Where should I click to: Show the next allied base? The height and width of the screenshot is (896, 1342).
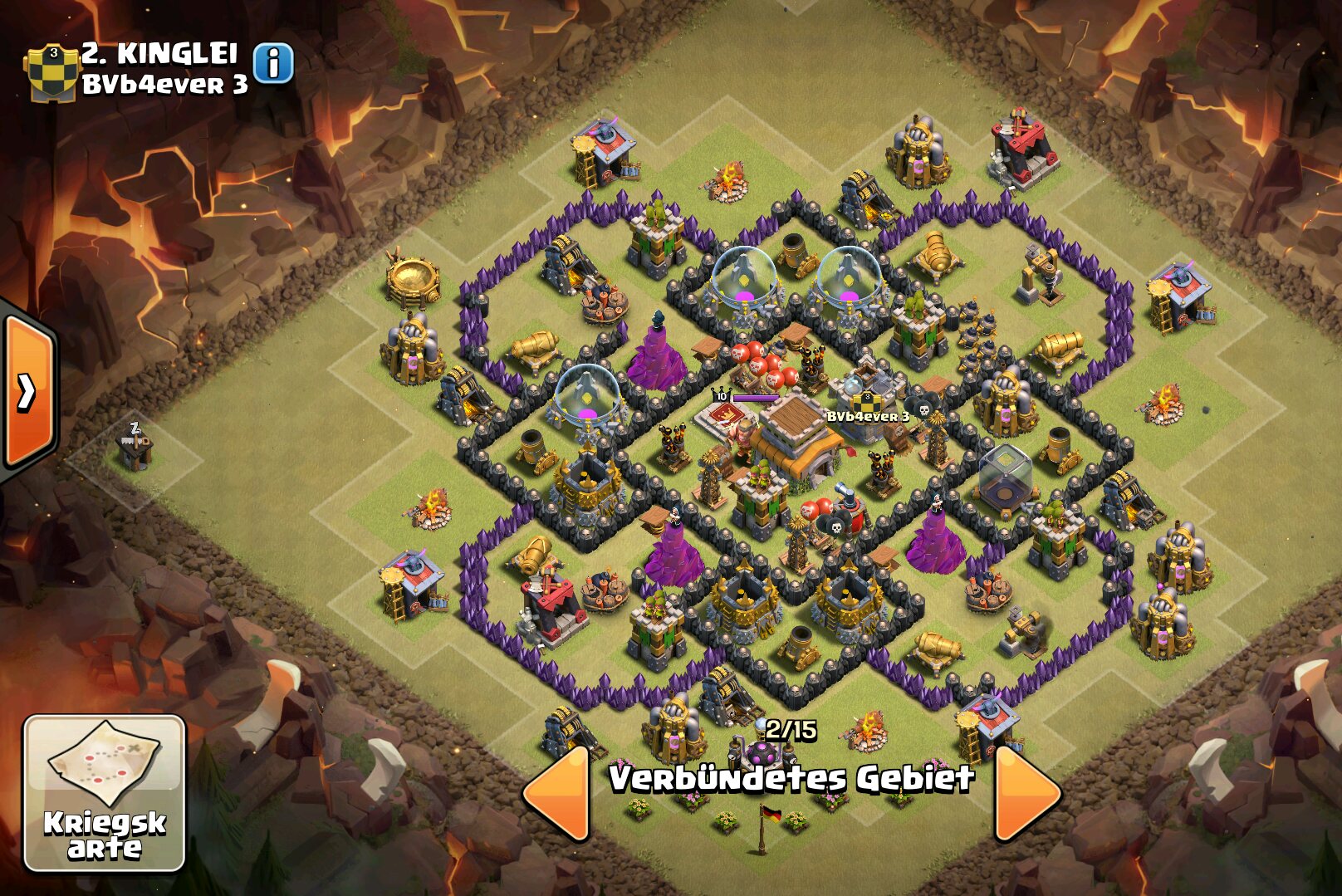click(x=1026, y=792)
